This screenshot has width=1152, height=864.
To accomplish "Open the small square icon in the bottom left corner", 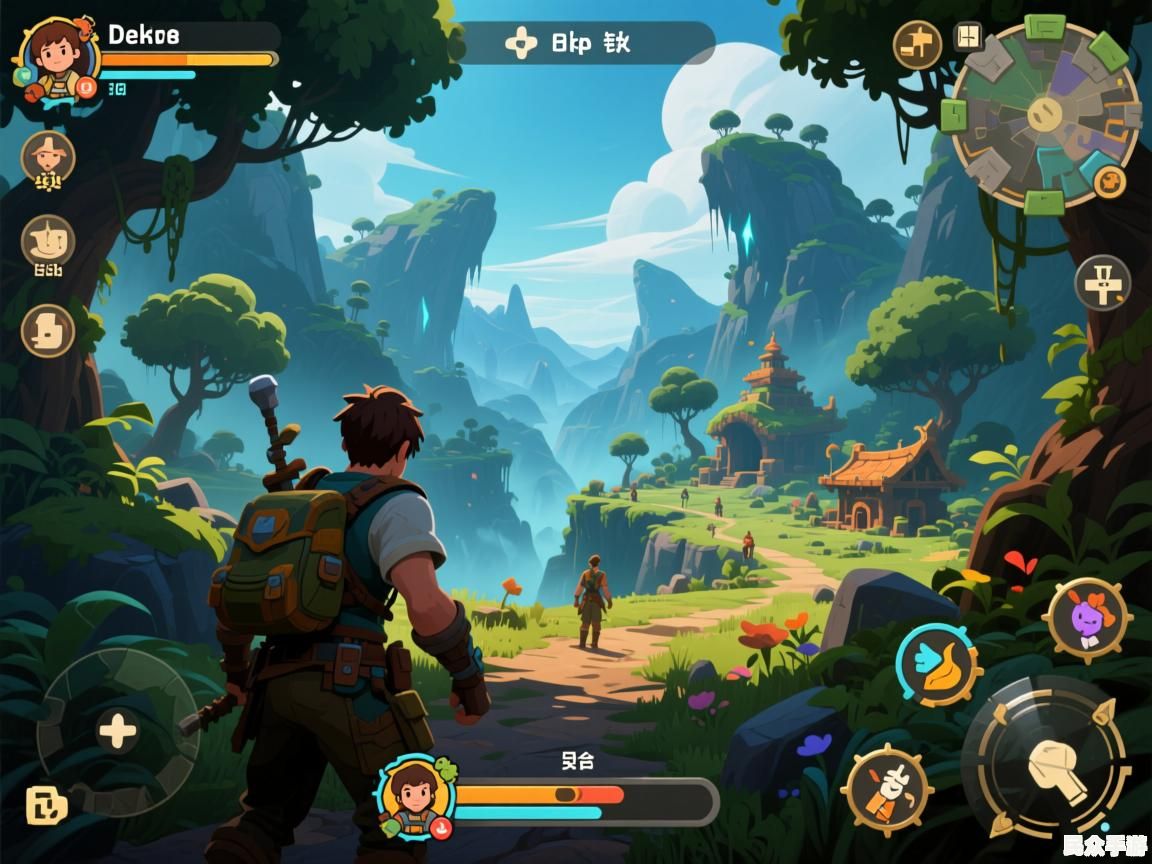I will click(46, 805).
